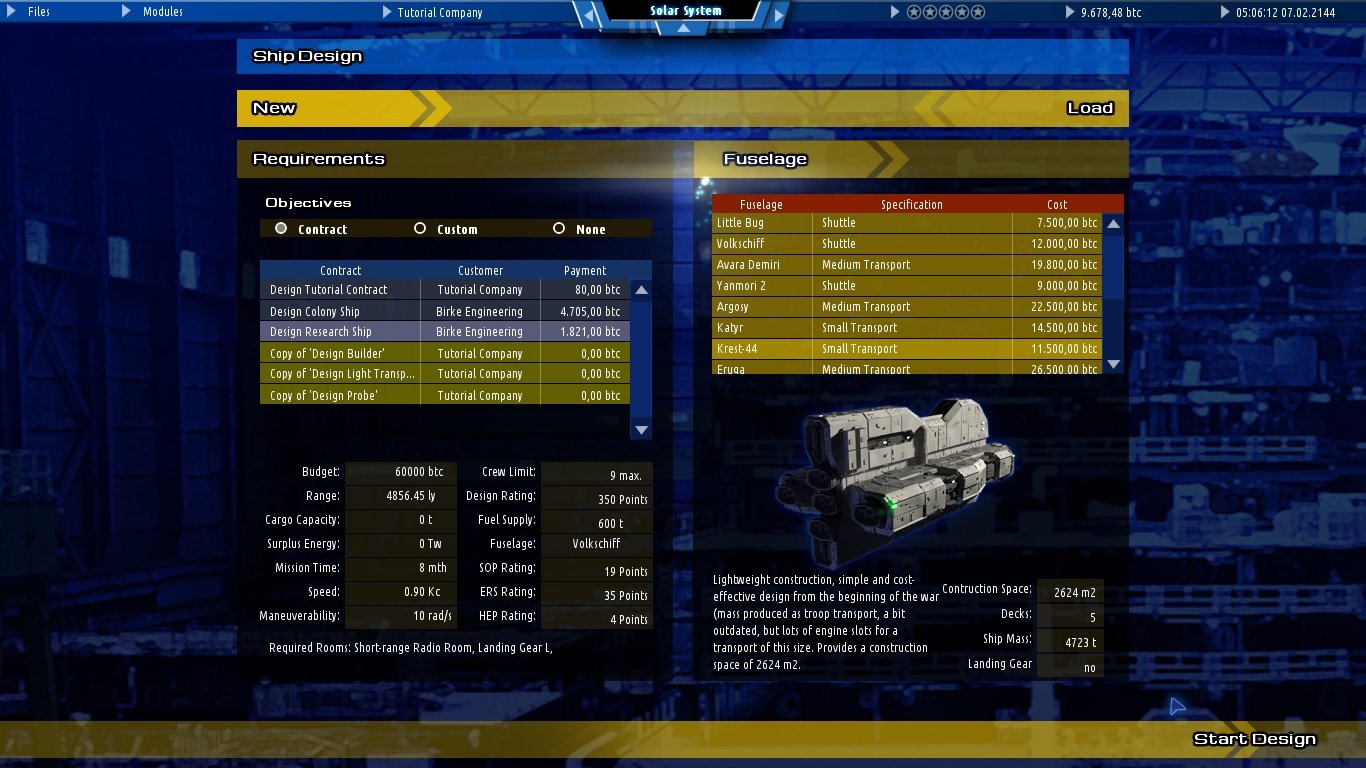Select the None objectives radio button
The image size is (1366, 768).
tap(559, 228)
